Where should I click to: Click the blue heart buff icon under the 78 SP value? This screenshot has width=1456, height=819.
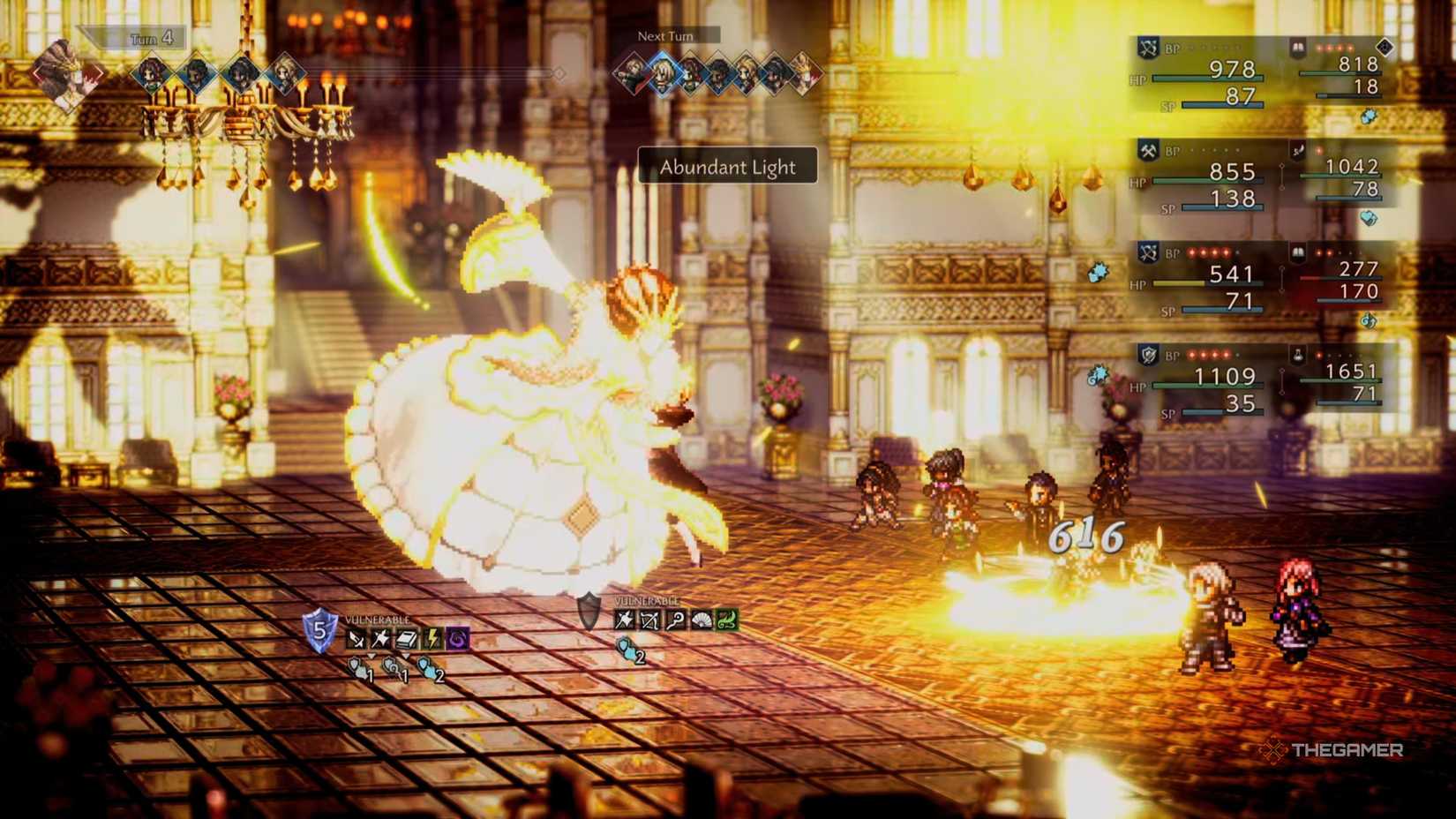tap(1368, 216)
